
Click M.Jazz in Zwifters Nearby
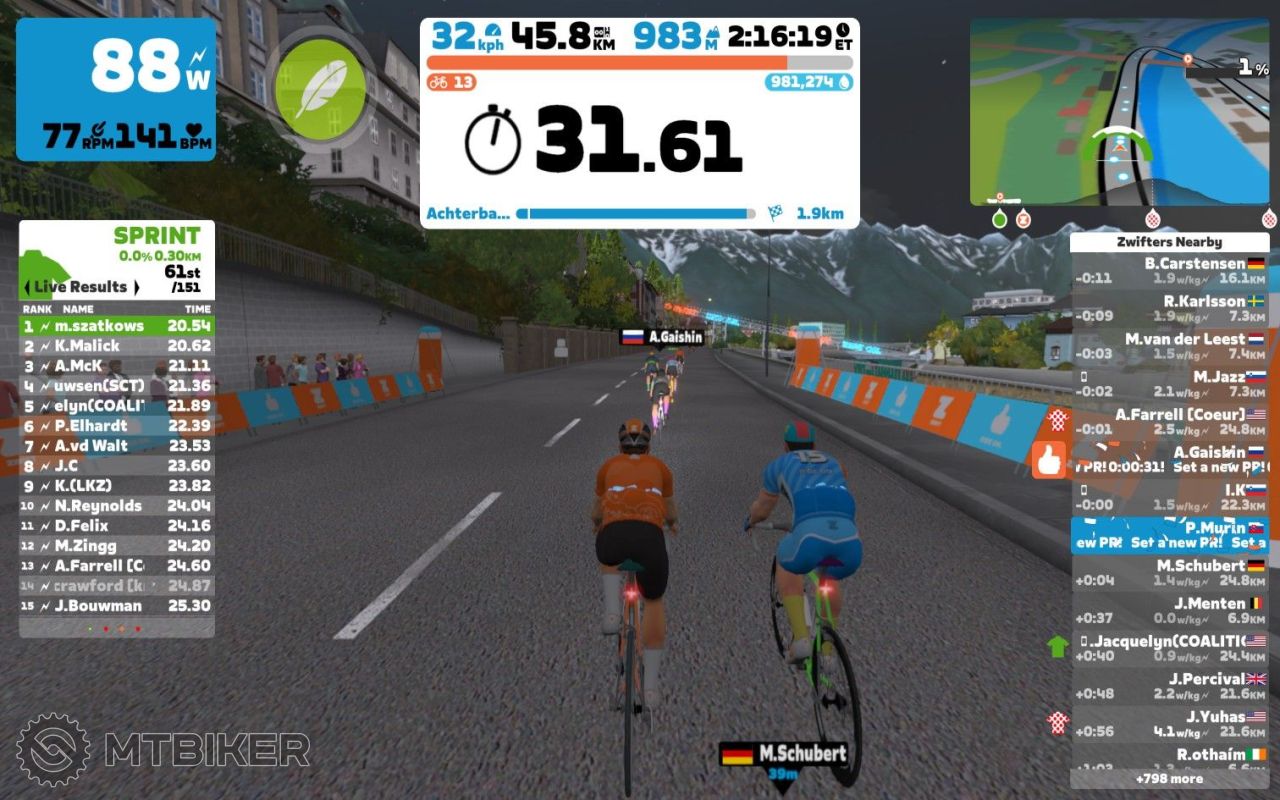point(1170,384)
